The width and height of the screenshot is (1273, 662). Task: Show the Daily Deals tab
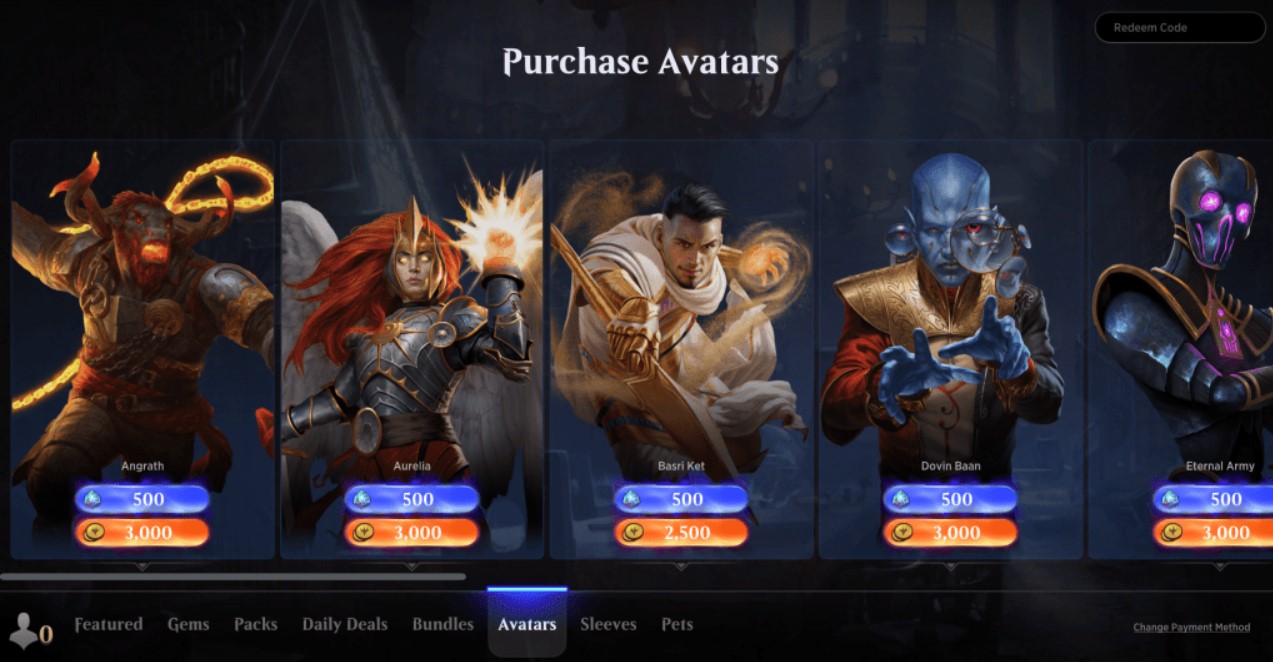(345, 625)
